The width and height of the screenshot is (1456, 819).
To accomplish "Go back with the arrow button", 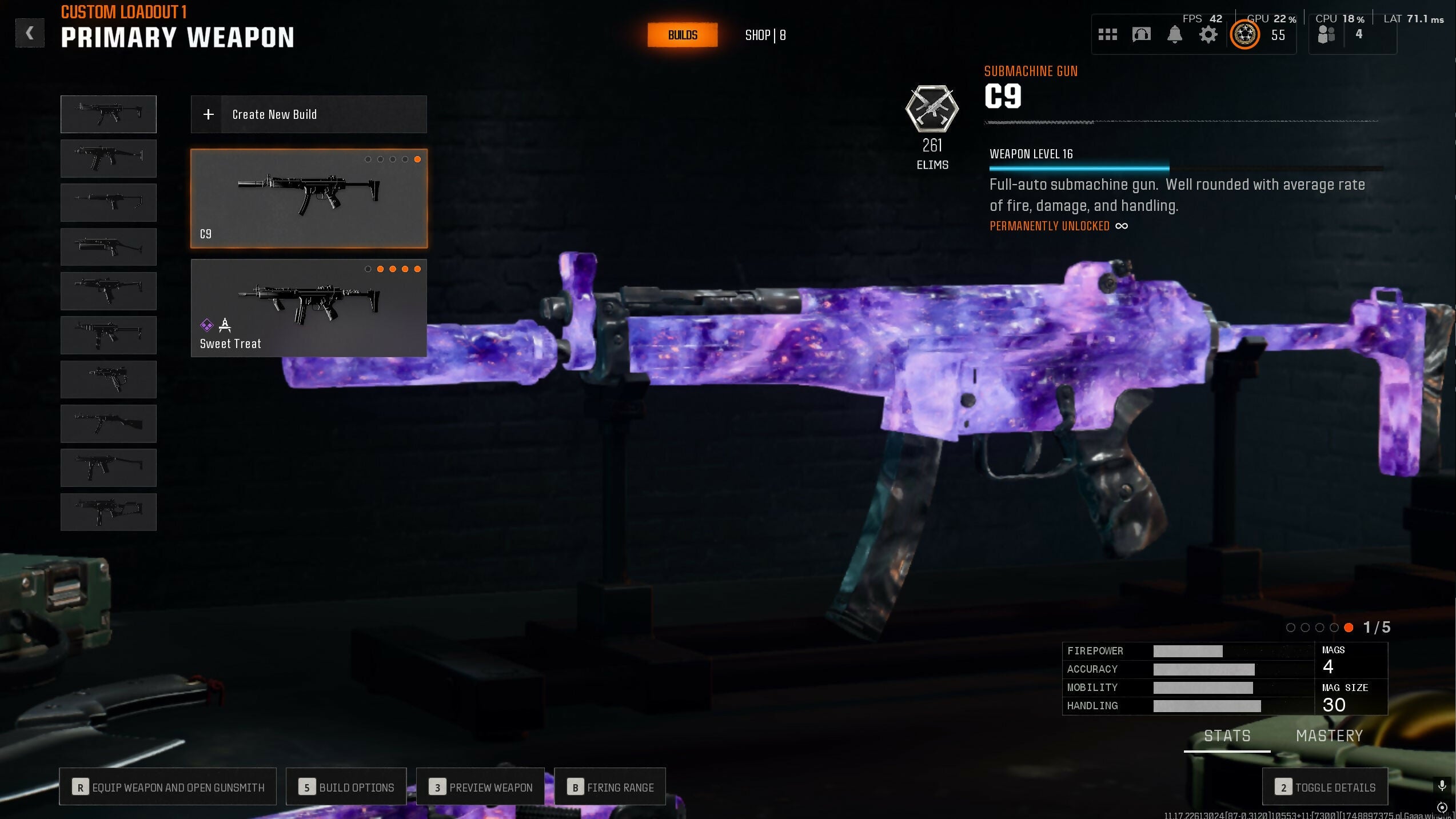I will tap(30, 33).
